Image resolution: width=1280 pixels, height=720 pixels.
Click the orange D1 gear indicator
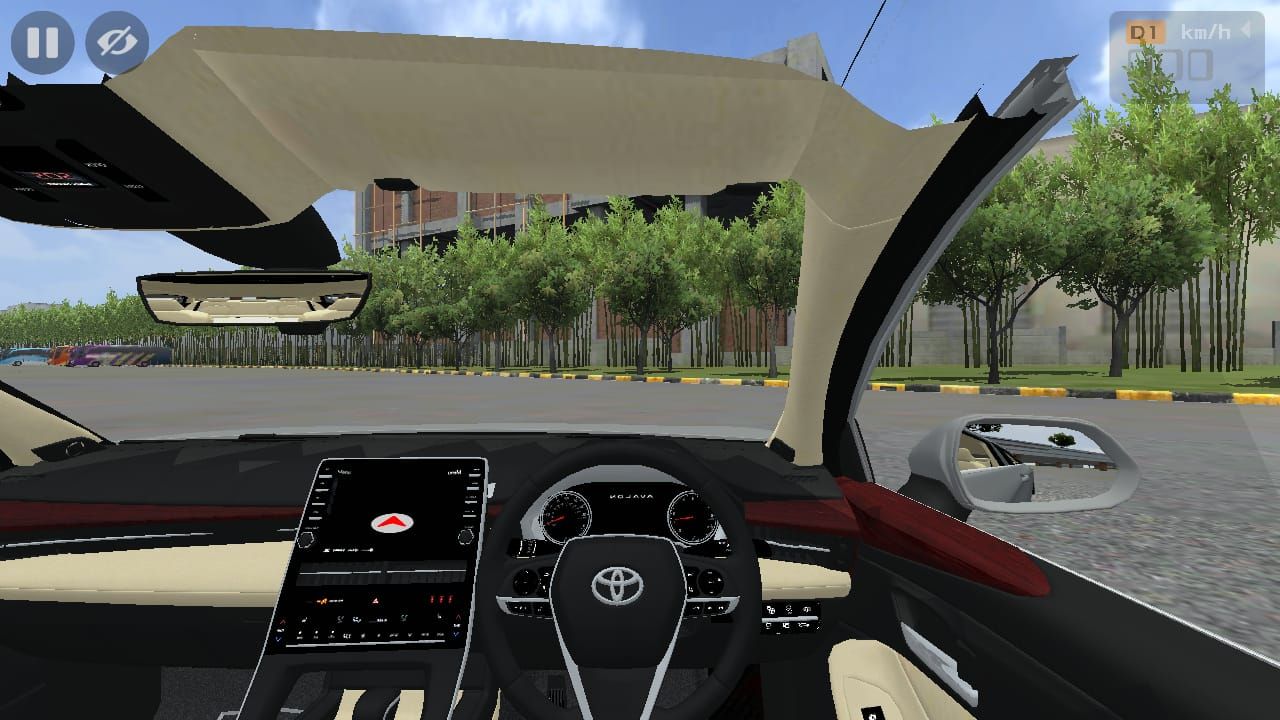pos(1146,31)
